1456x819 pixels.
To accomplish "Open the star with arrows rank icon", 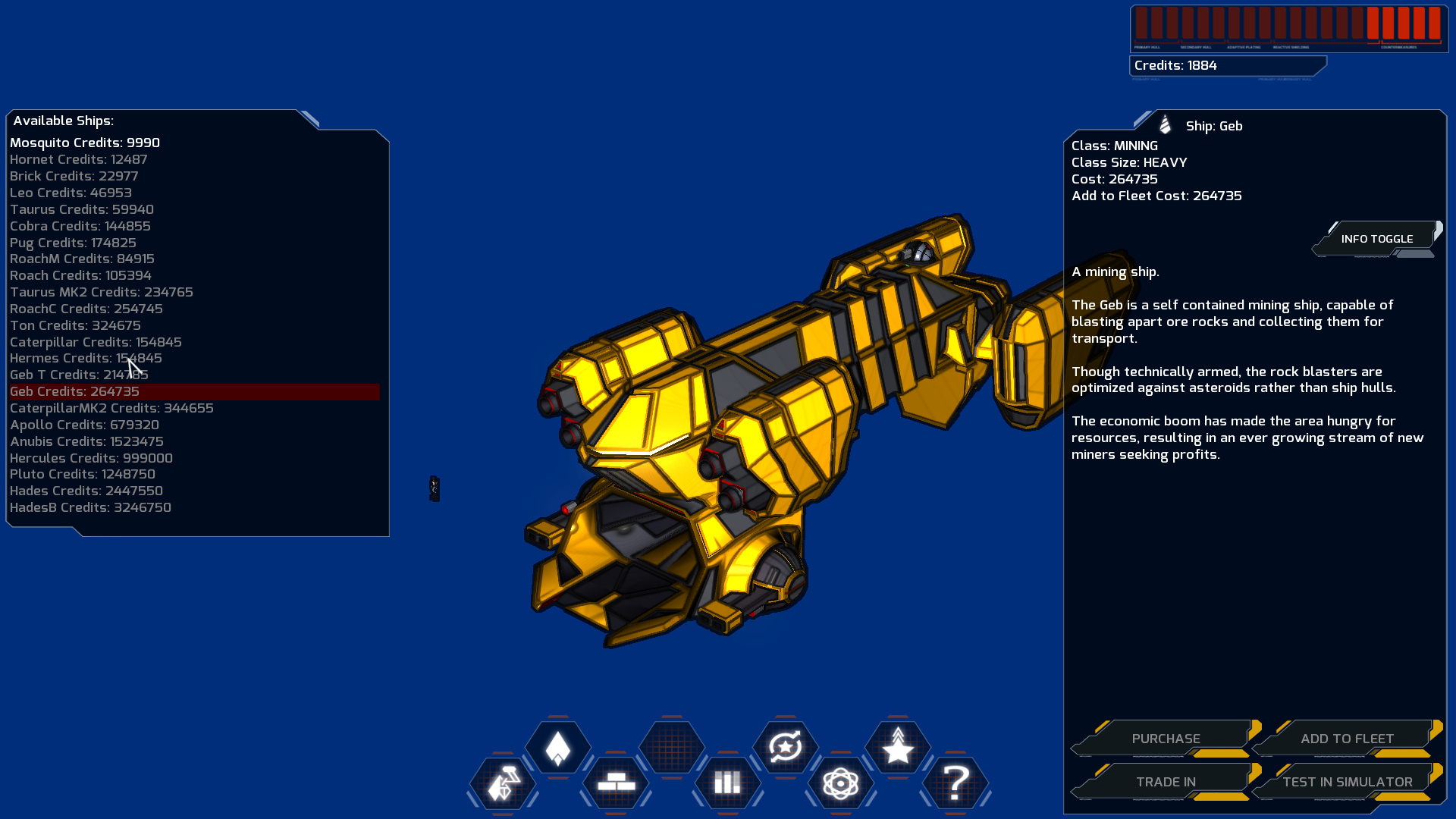I will [898, 748].
